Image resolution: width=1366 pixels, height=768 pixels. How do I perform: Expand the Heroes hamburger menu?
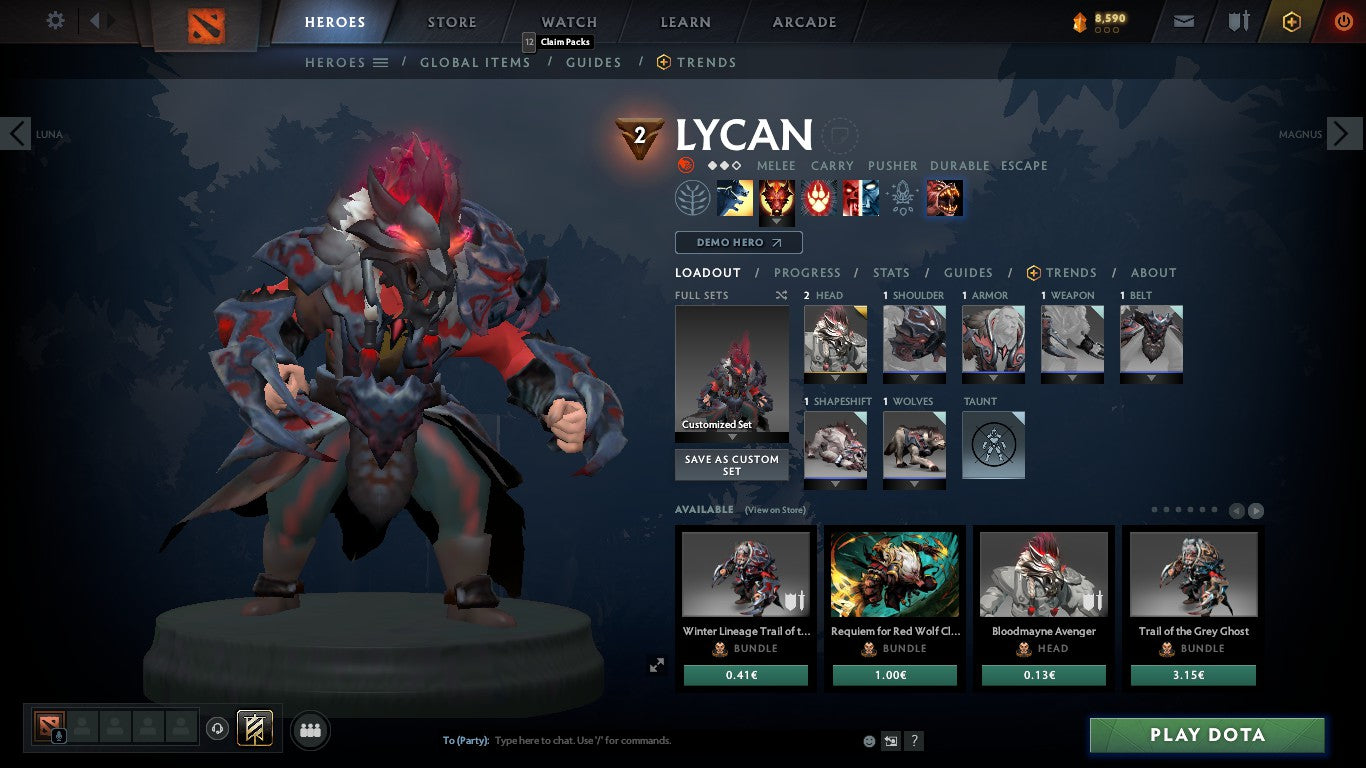(382, 62)
